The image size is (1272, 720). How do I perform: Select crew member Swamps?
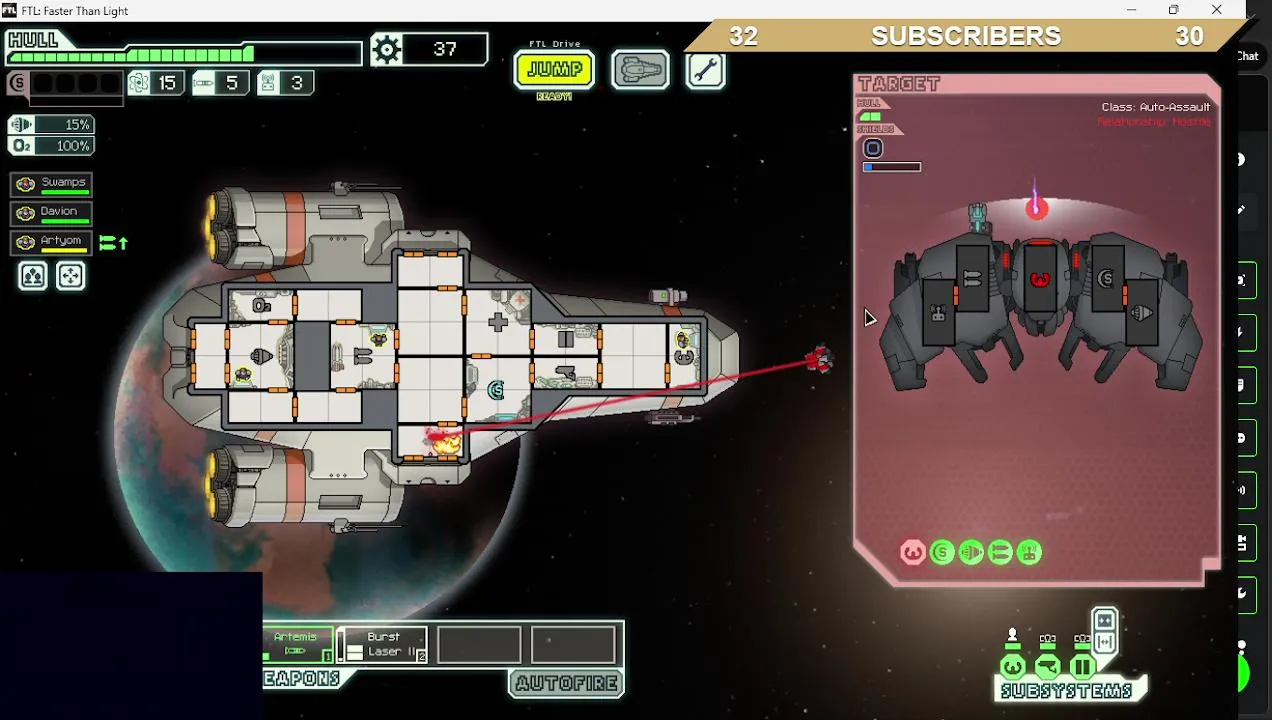(53, 184)
